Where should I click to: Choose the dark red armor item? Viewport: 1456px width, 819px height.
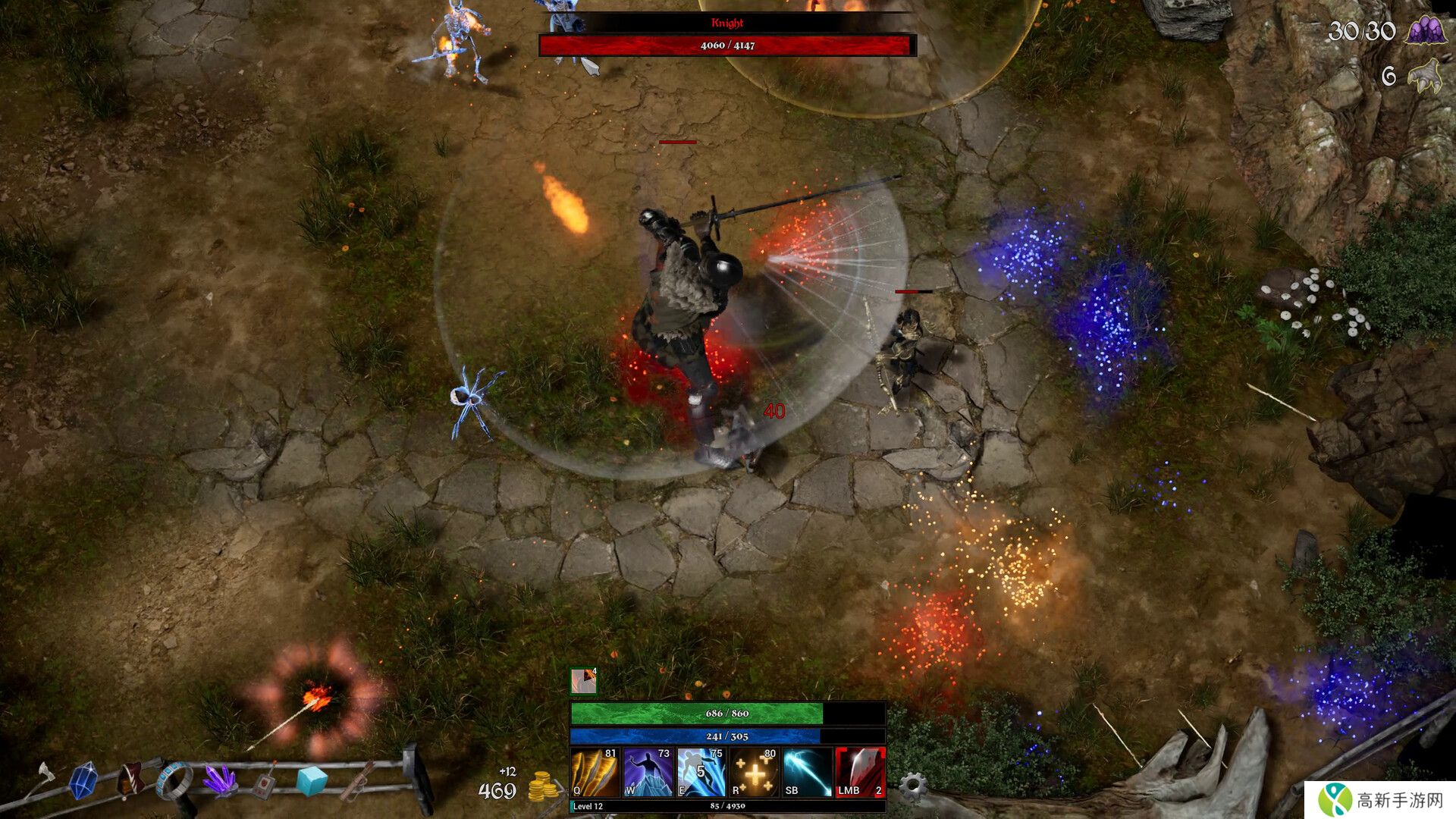(x=130, y=781)
